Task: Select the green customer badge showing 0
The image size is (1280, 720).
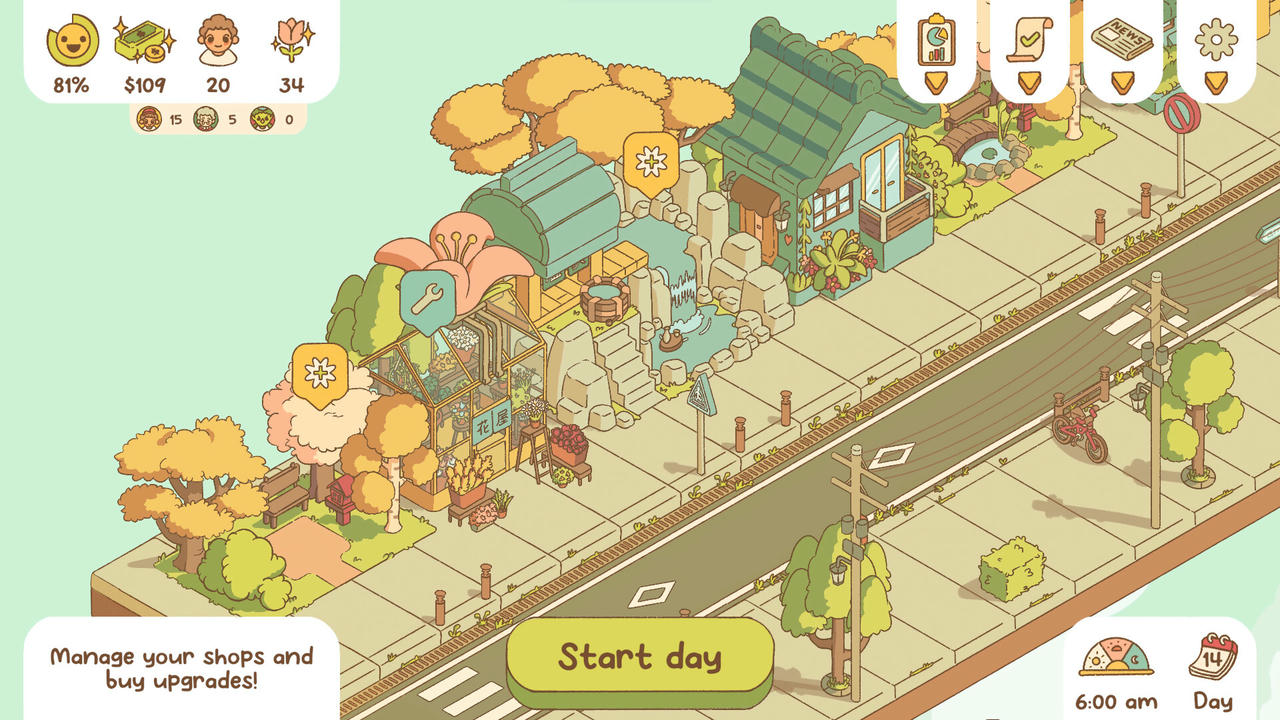Action: tap(262, 118)
